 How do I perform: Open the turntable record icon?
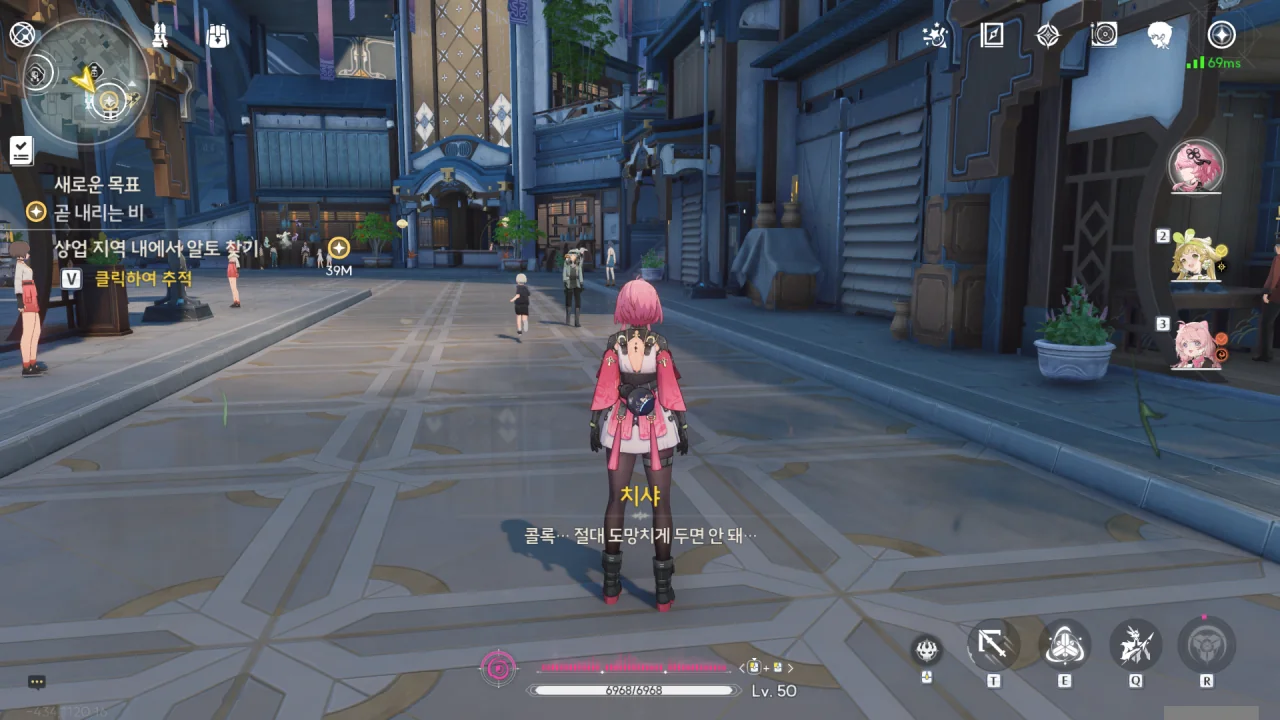(x=1104, y=36)
